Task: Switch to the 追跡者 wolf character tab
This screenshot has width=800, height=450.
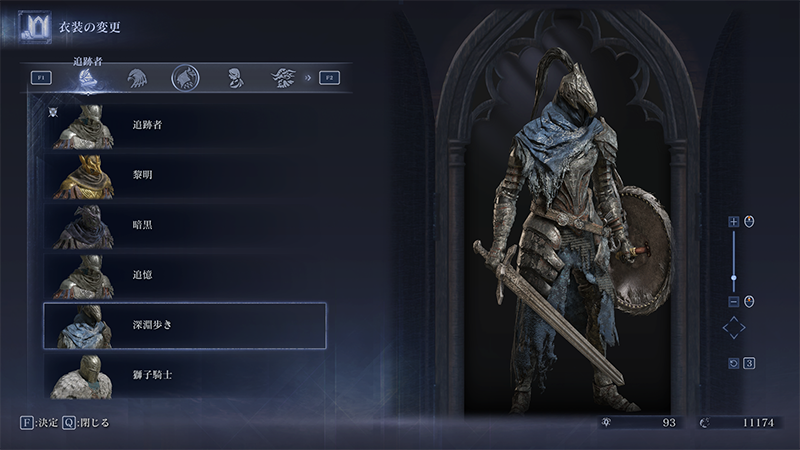Action: 89,78
